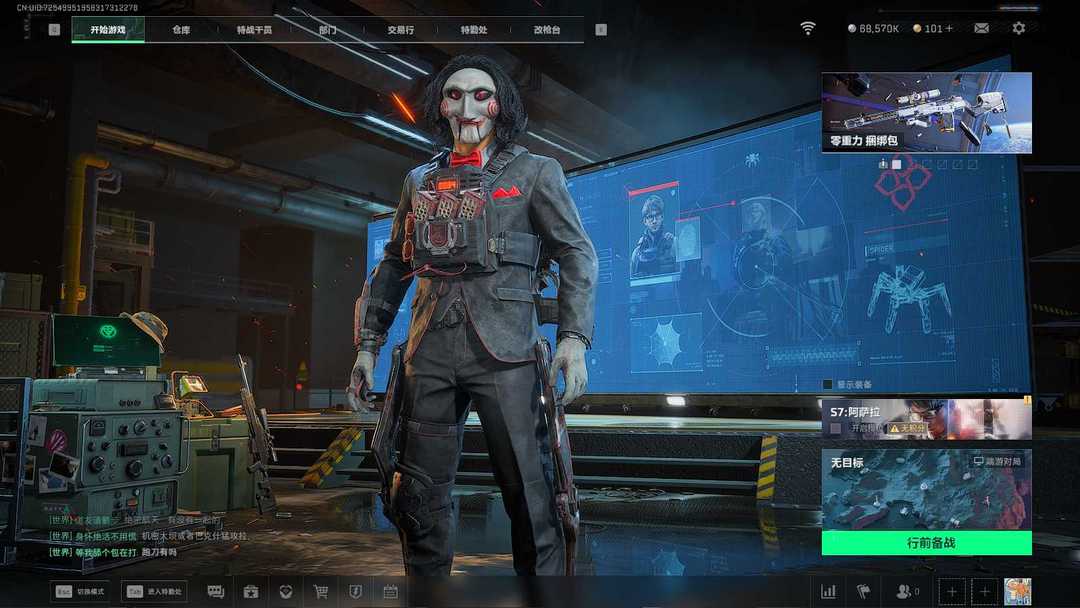Open settings with the gear icon
This screenshot has width=1080, height=608.
point(1019,28)
